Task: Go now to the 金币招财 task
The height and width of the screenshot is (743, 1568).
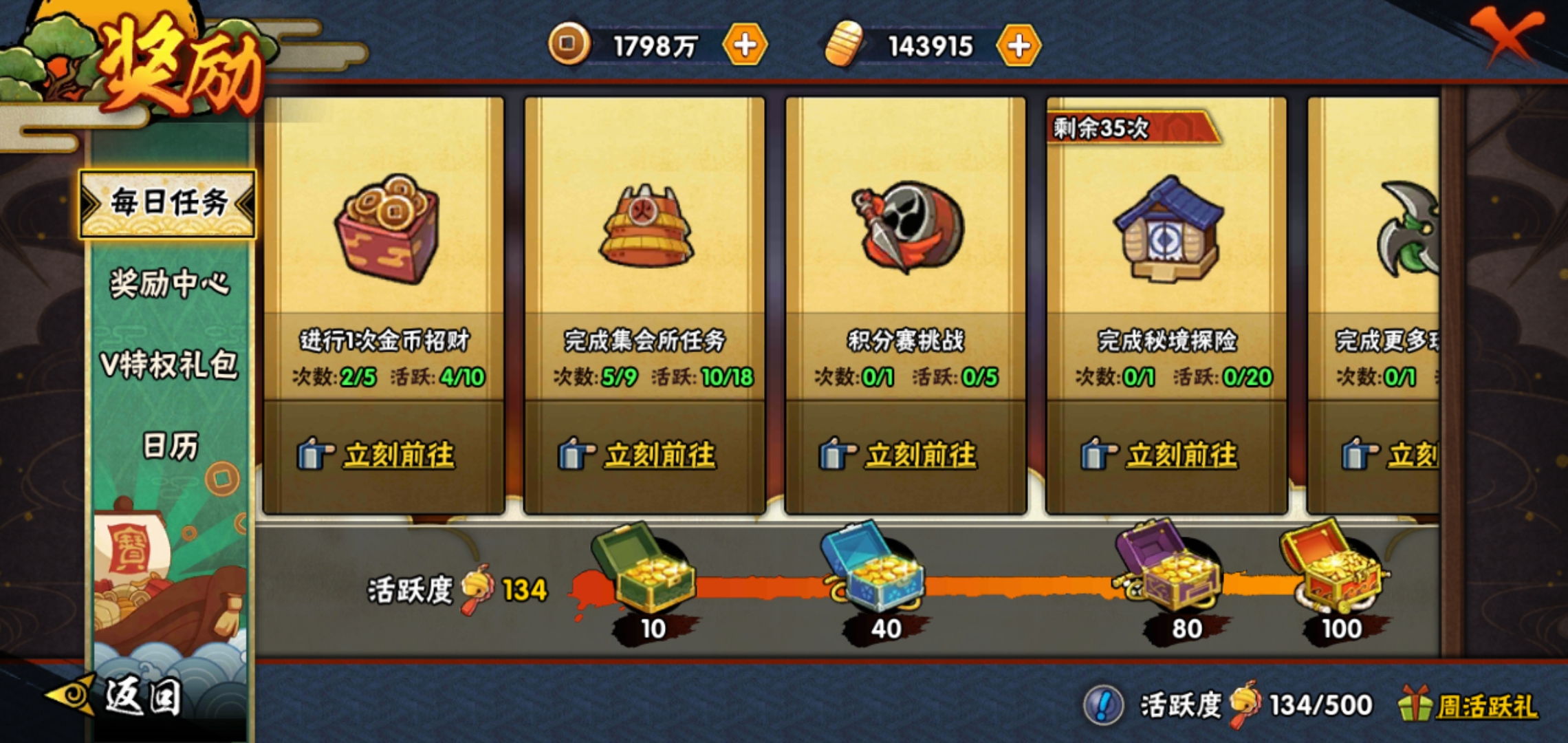Action: click(x=398, y=455)
